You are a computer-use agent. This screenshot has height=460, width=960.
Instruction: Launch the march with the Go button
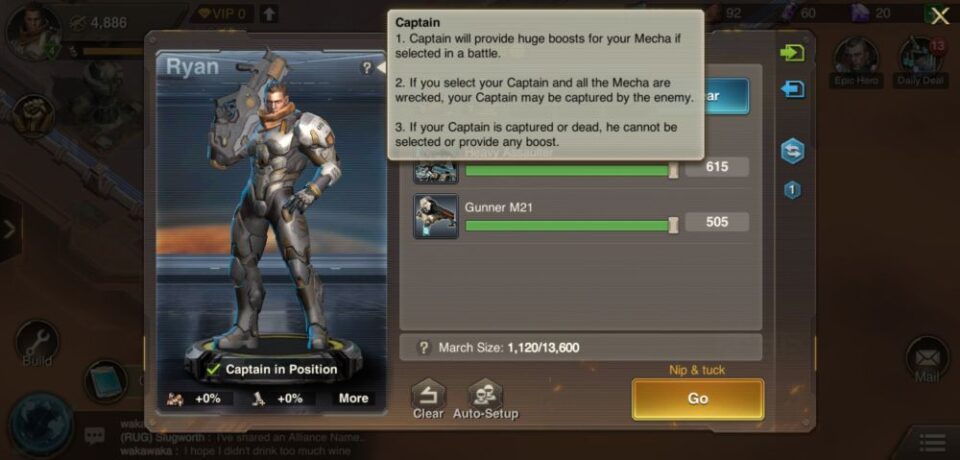(x=697, y=398)
